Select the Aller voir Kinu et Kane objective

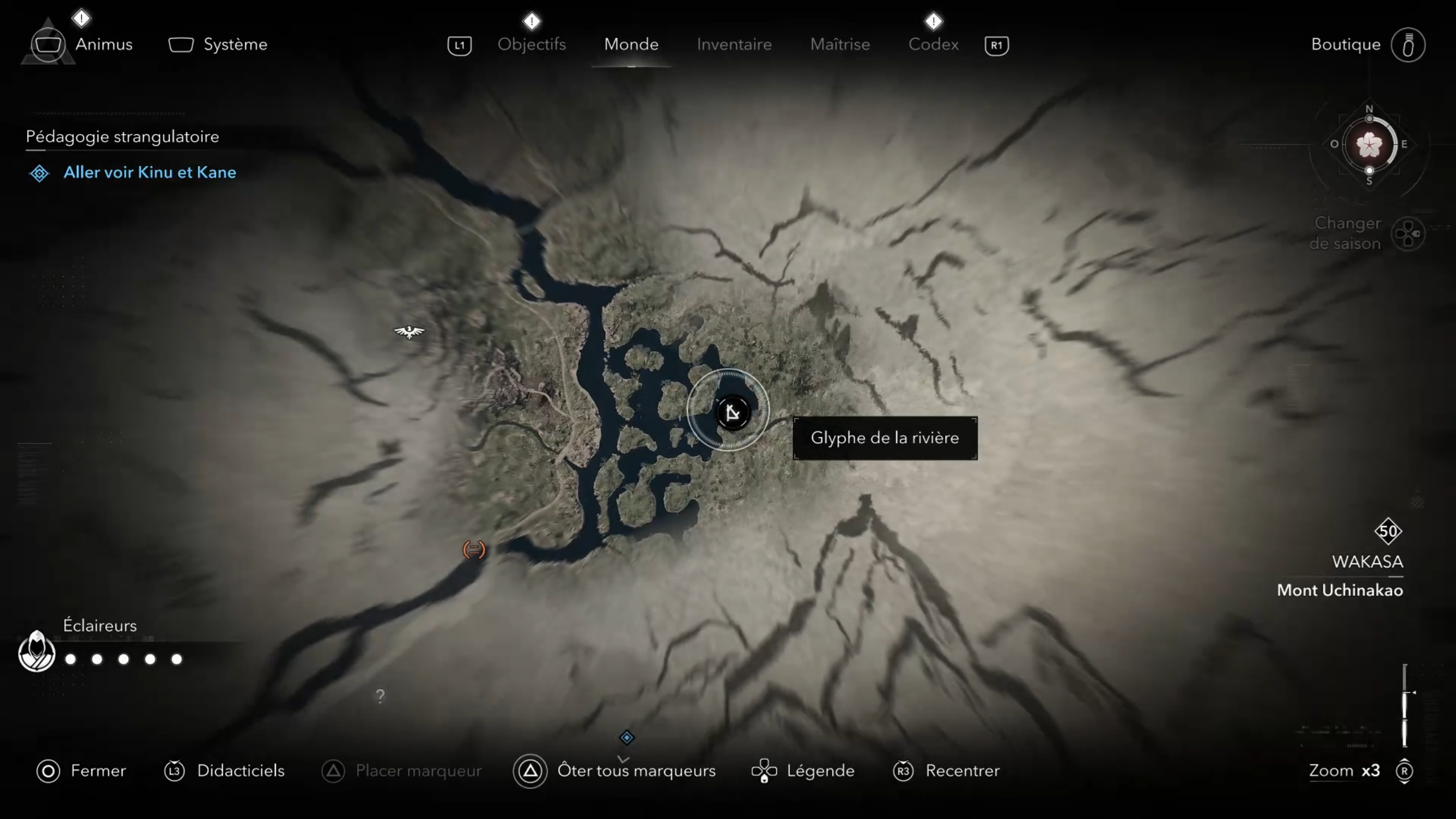pos(149,172)
